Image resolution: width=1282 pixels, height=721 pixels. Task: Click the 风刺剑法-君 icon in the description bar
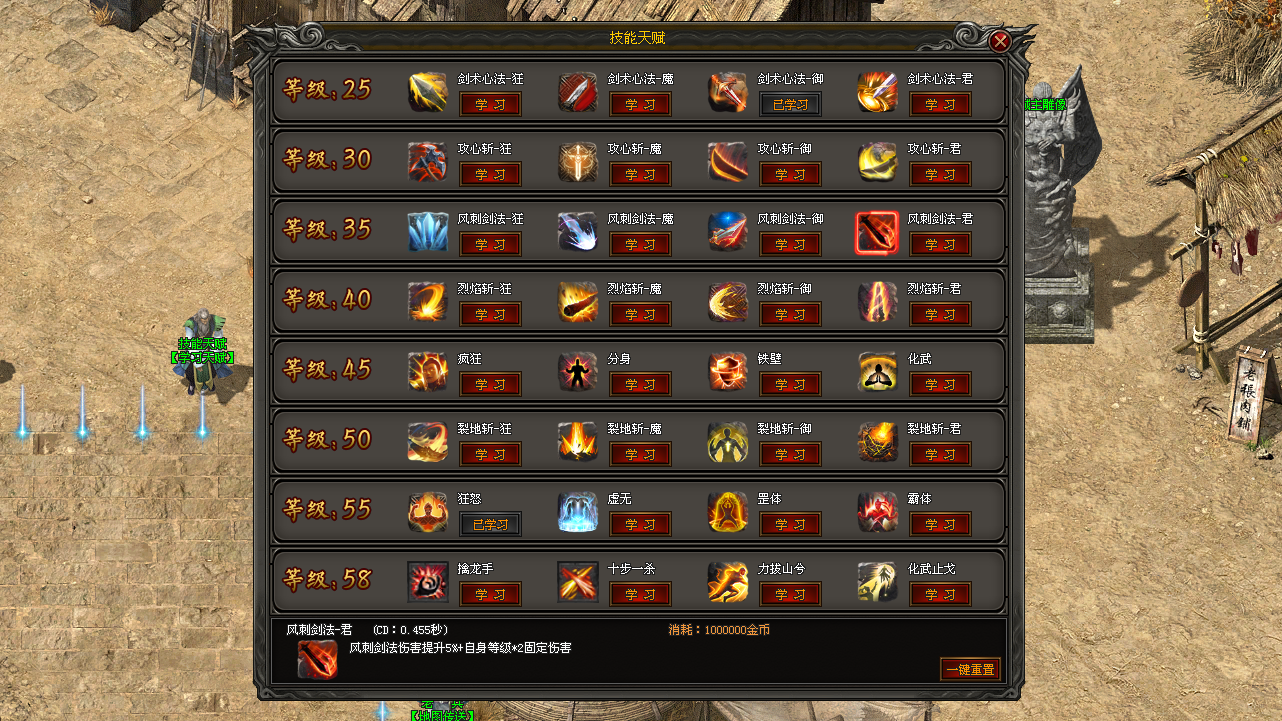(x=318, y=660)
